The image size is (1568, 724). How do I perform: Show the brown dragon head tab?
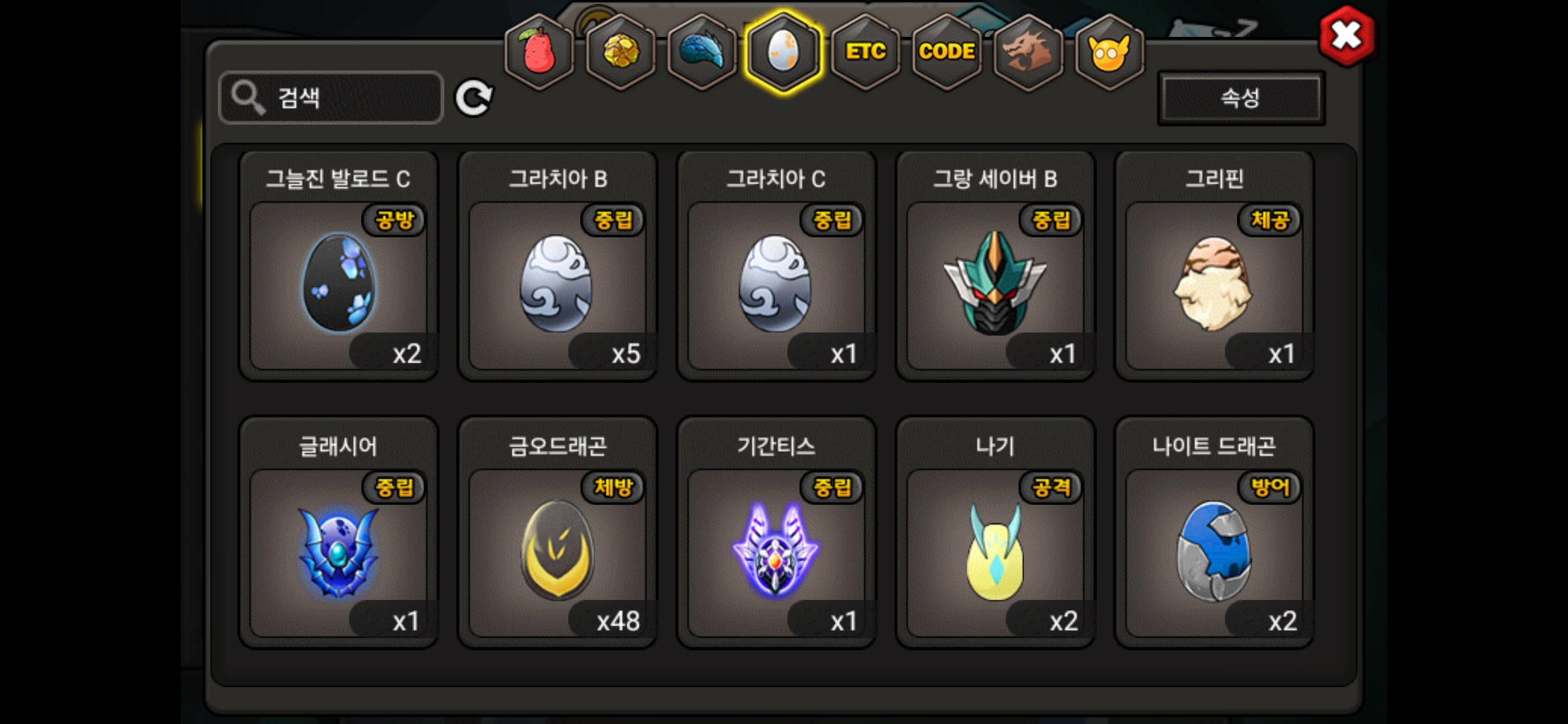tap(1028, 52)
